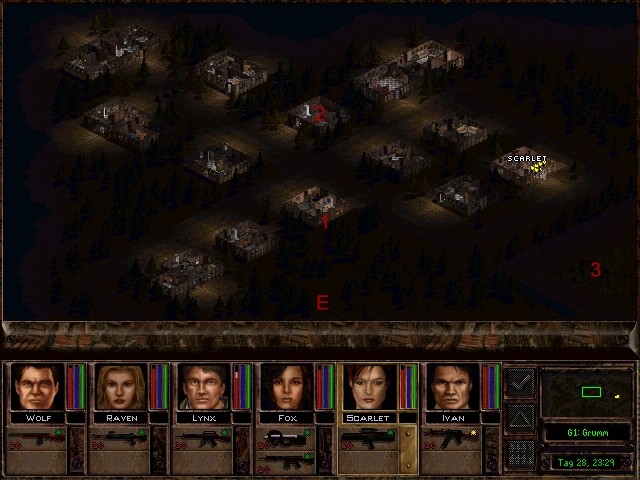Click the G1: Grumm sector label

[x=586, y=434]
